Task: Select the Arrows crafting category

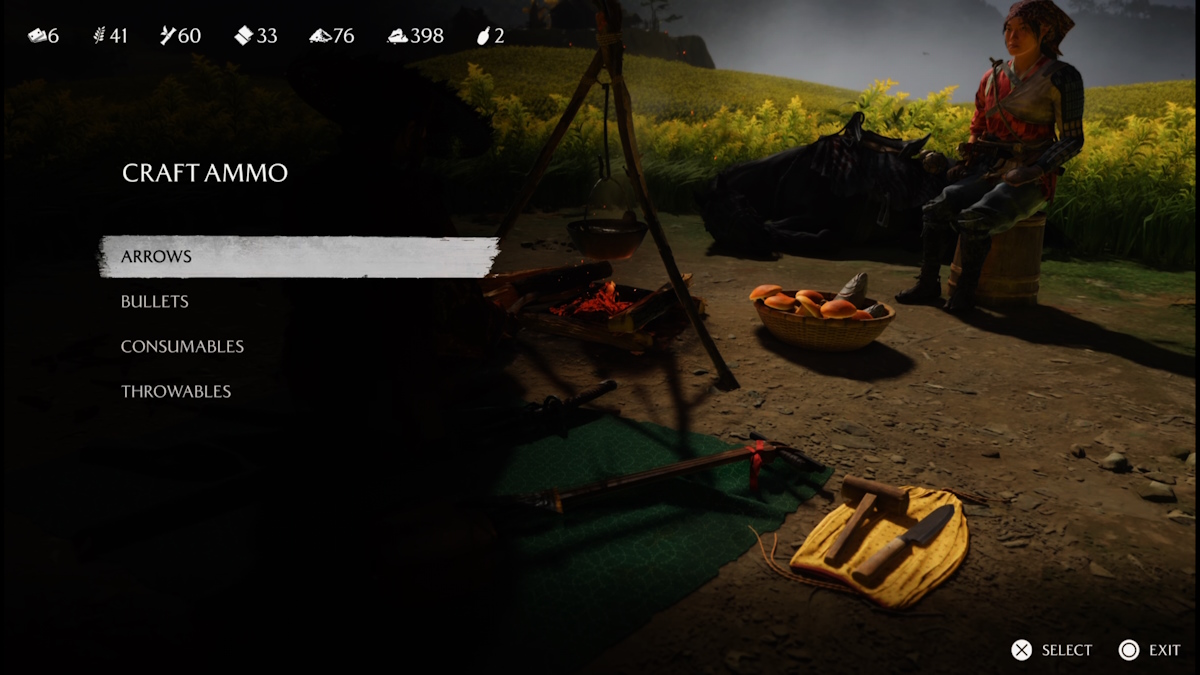Action: pyautogui.click(x=157, y=257)
